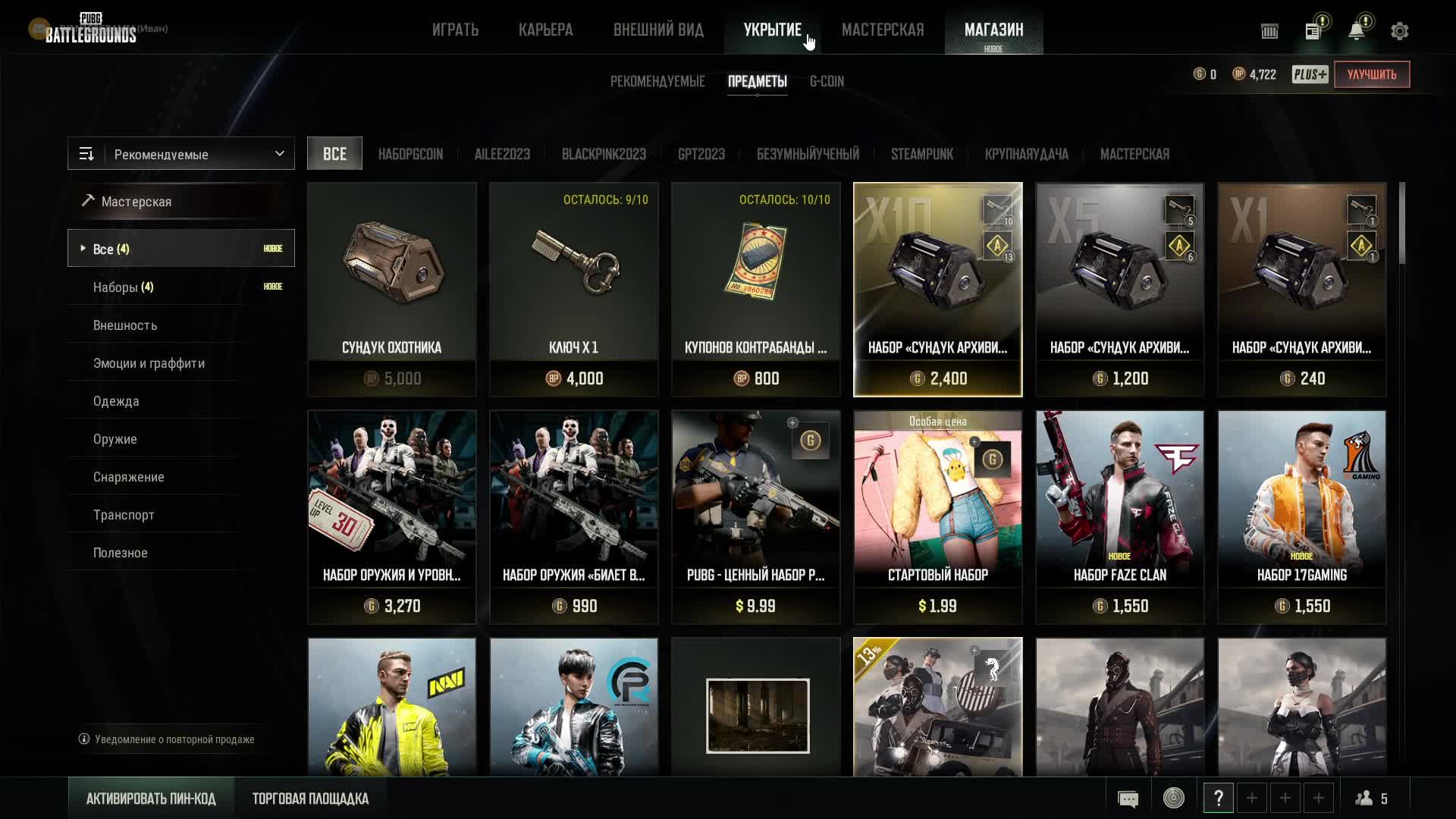
Task: Select the Сундук охотника item for 5,000
Action: coord(392,289)
